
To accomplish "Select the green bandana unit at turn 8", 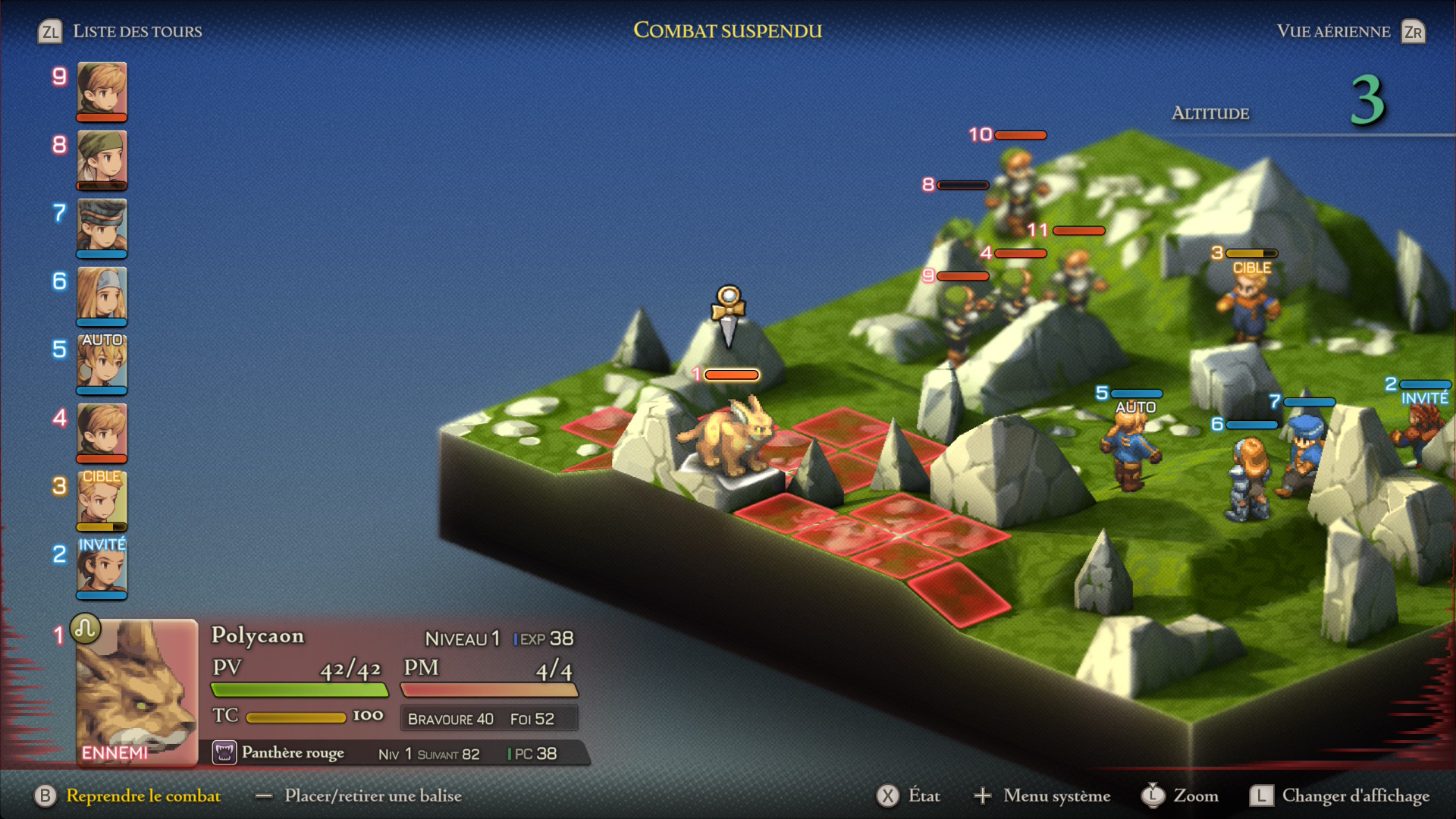I will point(102,158).
